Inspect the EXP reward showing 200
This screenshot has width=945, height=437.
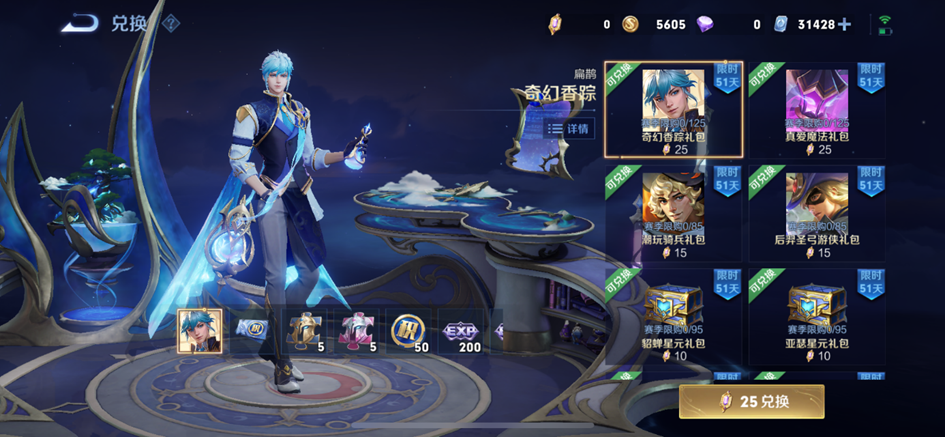(x=460, y=330)
